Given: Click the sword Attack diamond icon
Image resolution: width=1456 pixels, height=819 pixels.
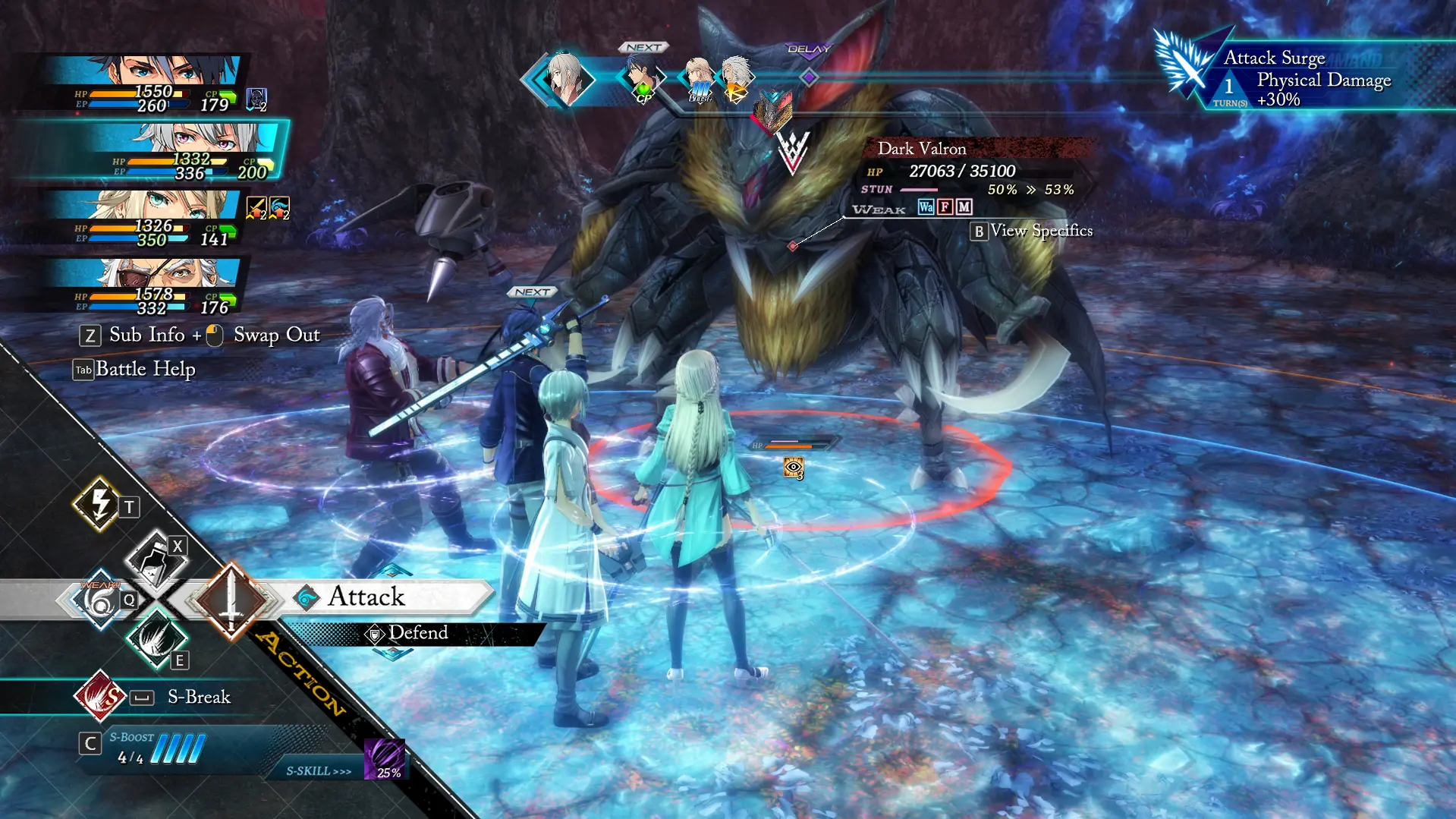Looking at the screenshot, I should (x=231, y=600).
